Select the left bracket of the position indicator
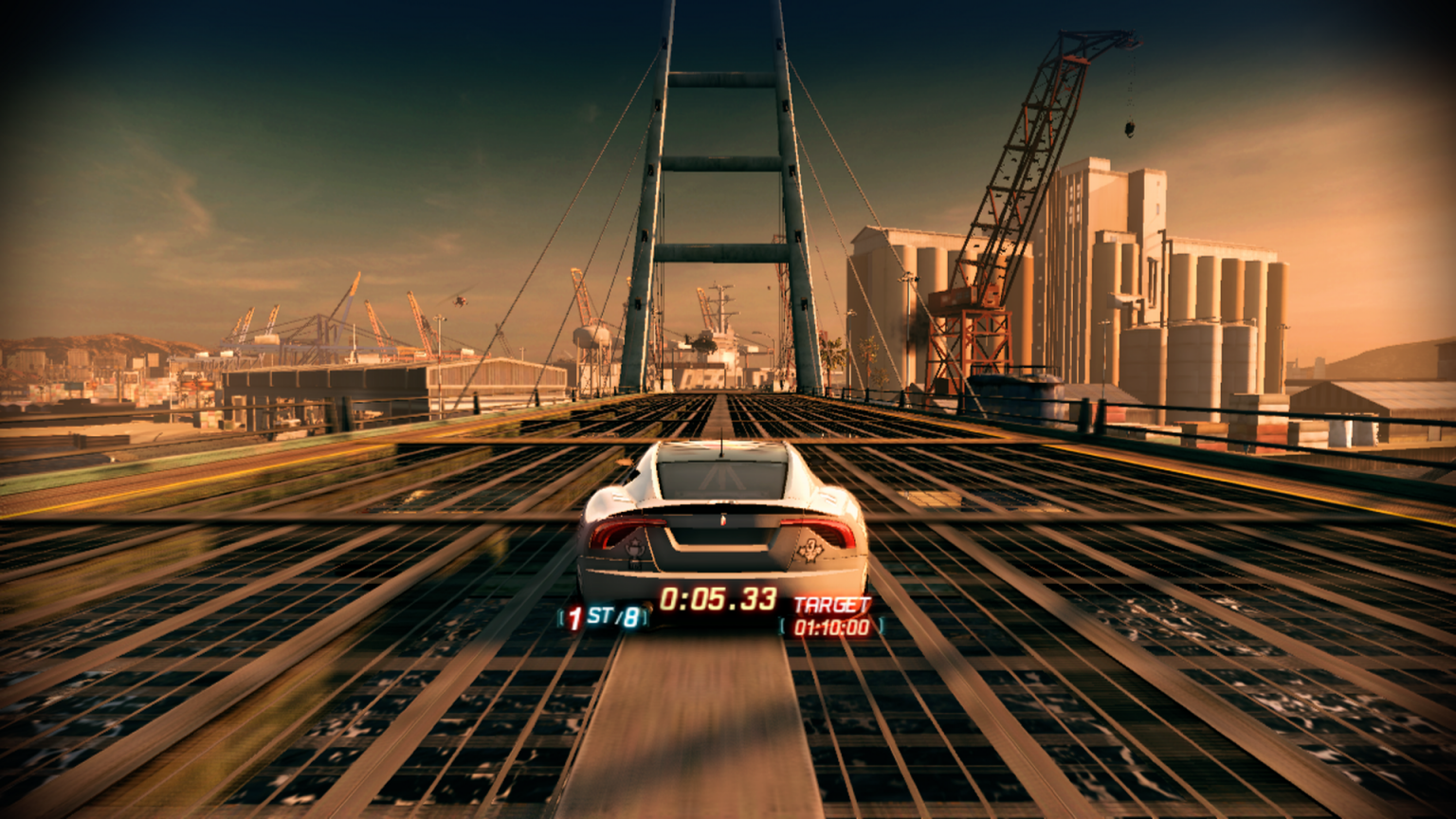The width and height of the screenshot is (1456, 819). point(562,618)
